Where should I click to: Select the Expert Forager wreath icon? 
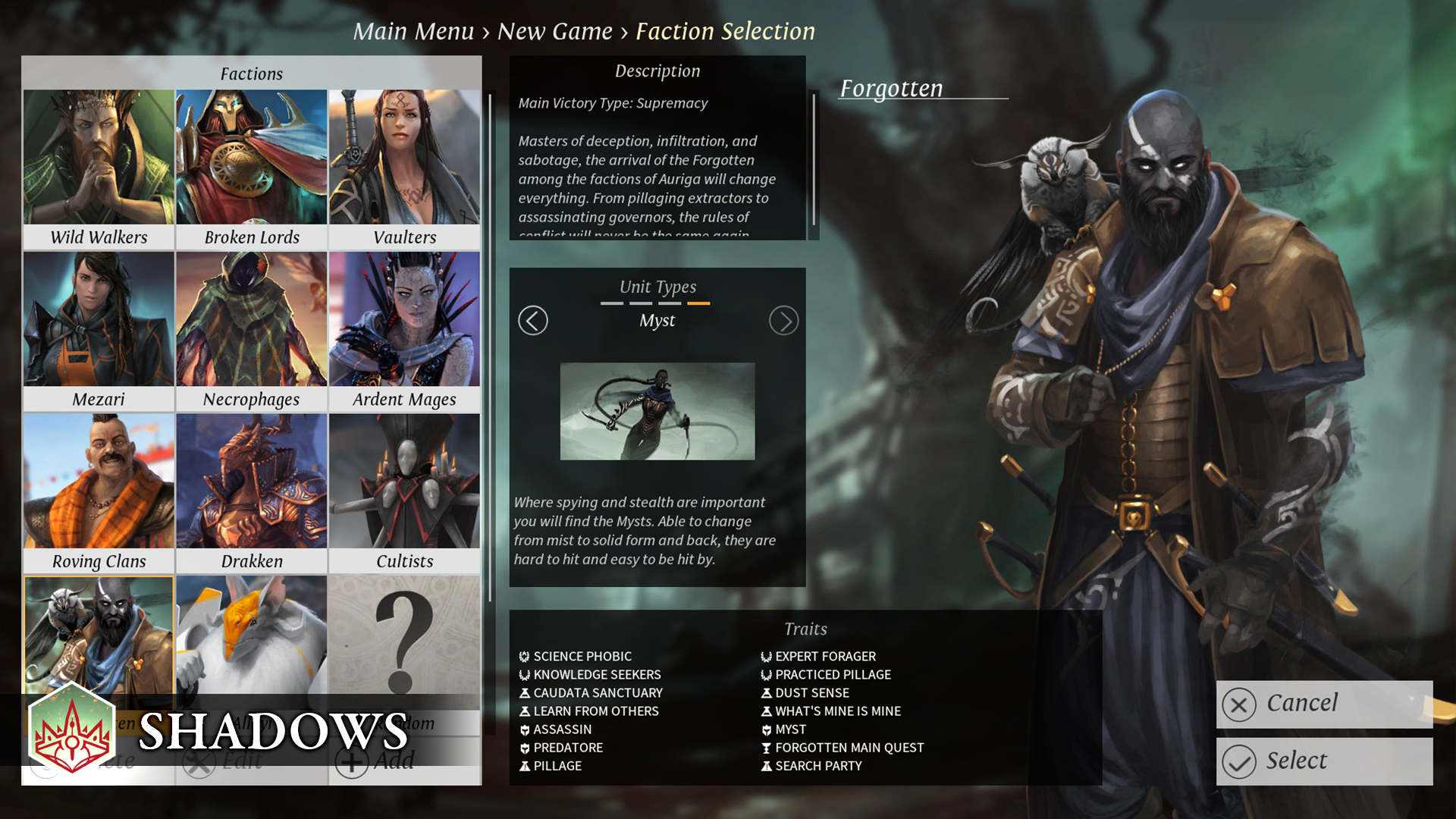pos(766,656)
